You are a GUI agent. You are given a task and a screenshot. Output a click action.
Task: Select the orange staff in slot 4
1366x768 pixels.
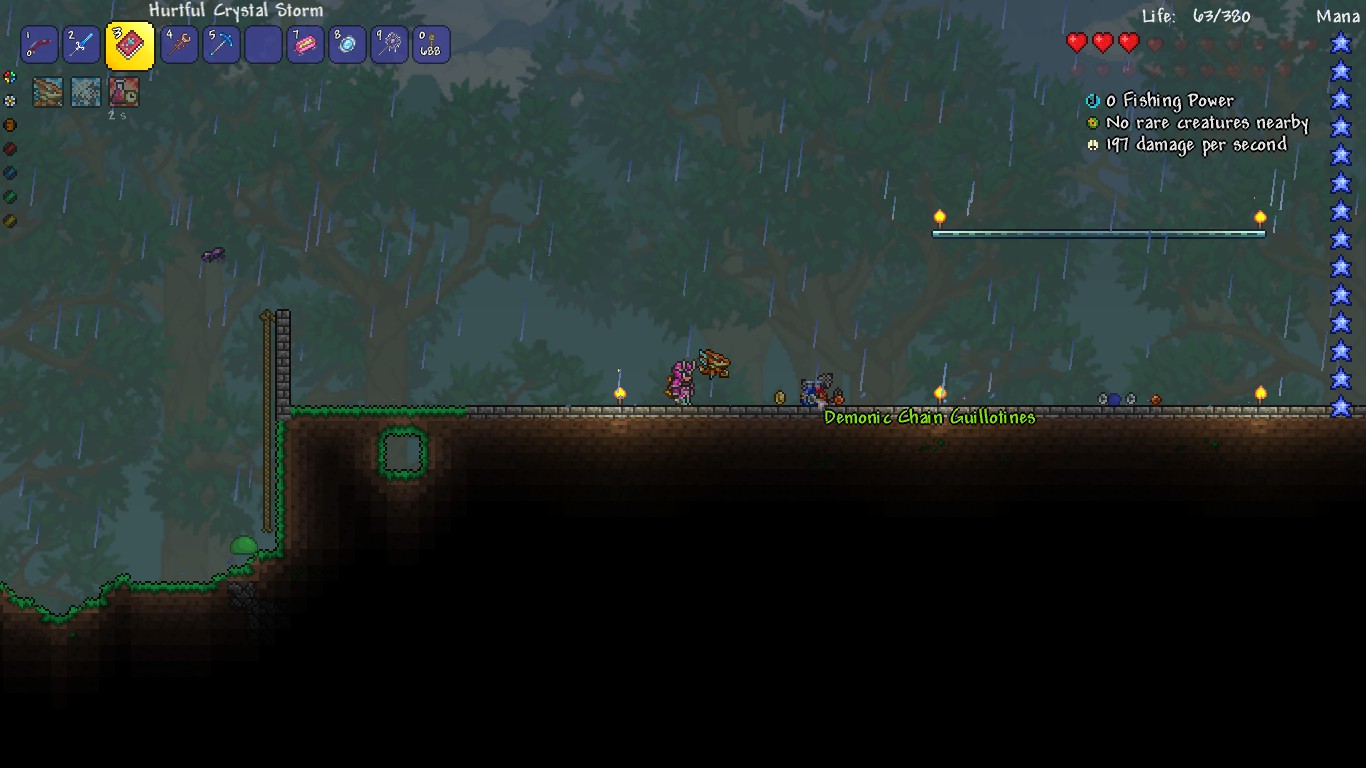pos(179,45)
